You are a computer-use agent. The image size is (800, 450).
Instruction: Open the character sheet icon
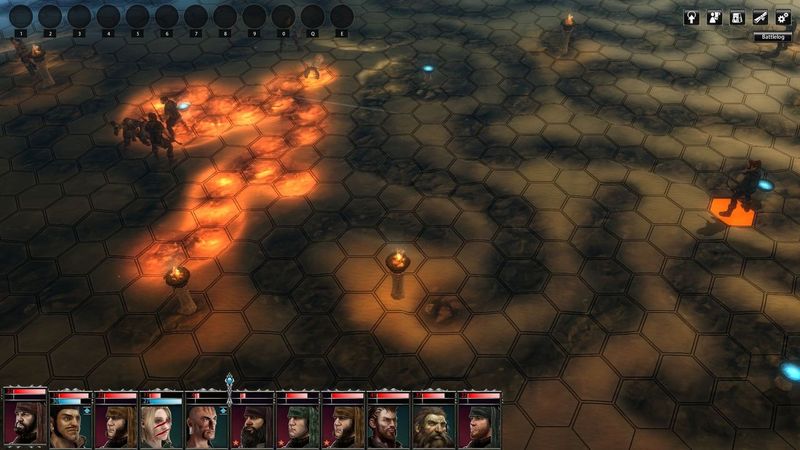point(714,18)
